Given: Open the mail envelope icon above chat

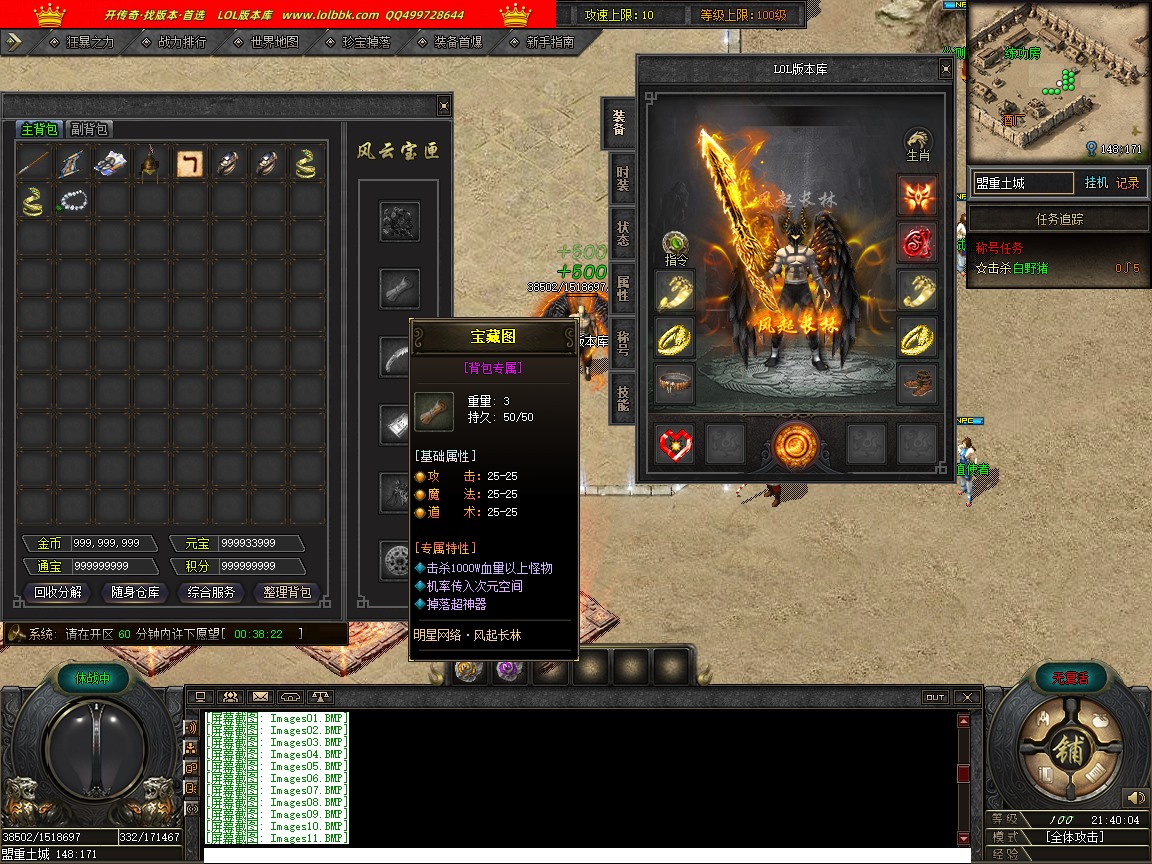Looking at the screenshot, I should [x=260, y=696].
